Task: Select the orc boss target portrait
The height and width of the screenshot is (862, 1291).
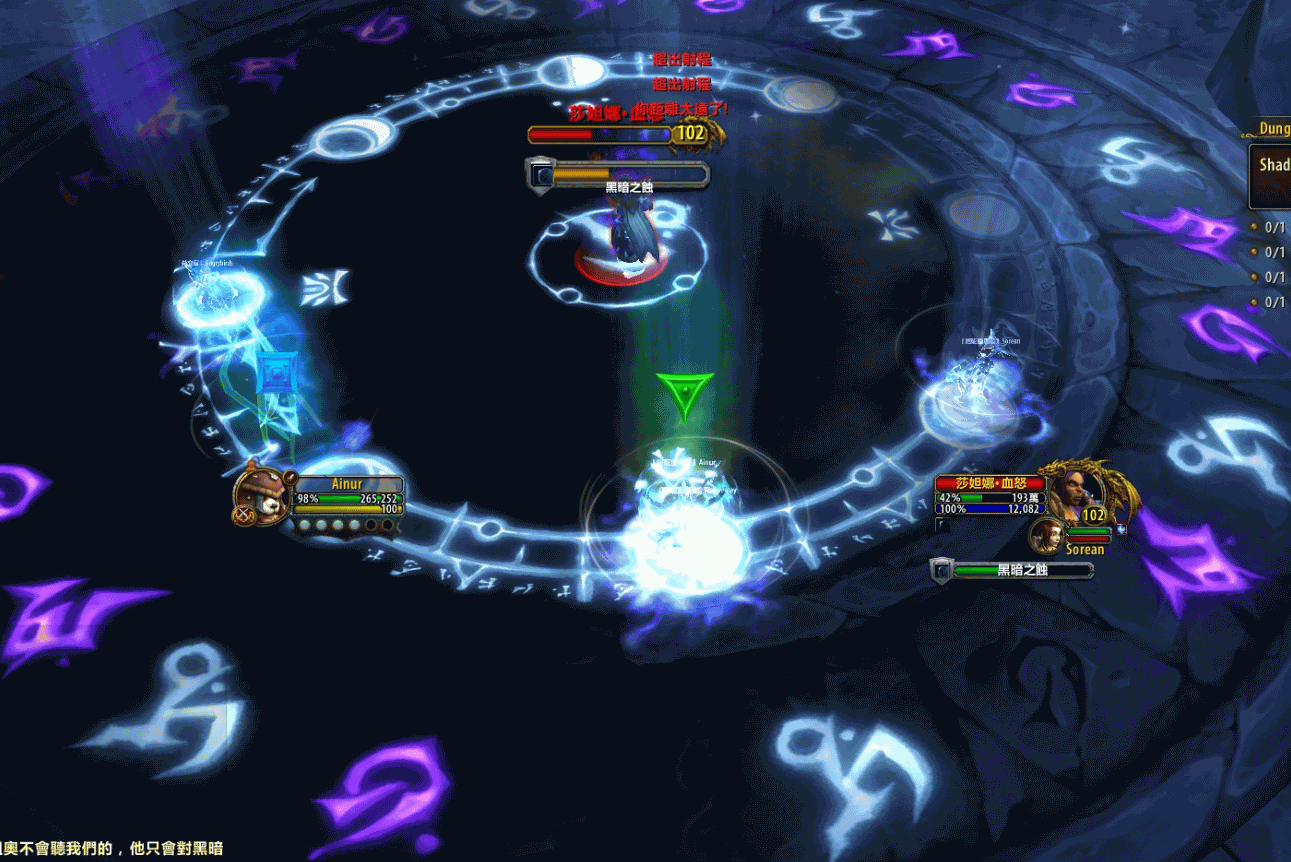Action: 1071,491
